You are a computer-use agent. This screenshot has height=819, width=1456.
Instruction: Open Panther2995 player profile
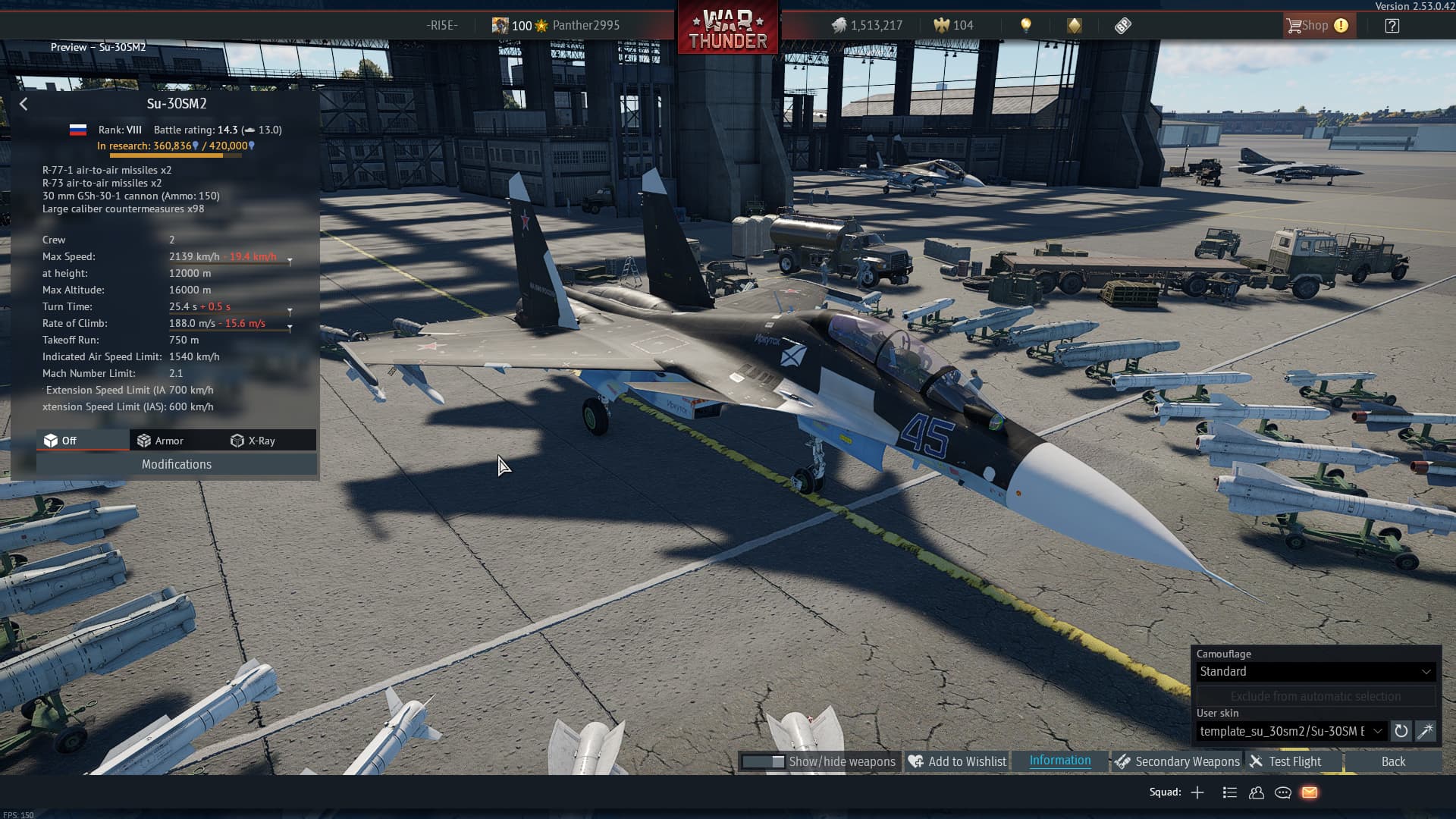585,25
